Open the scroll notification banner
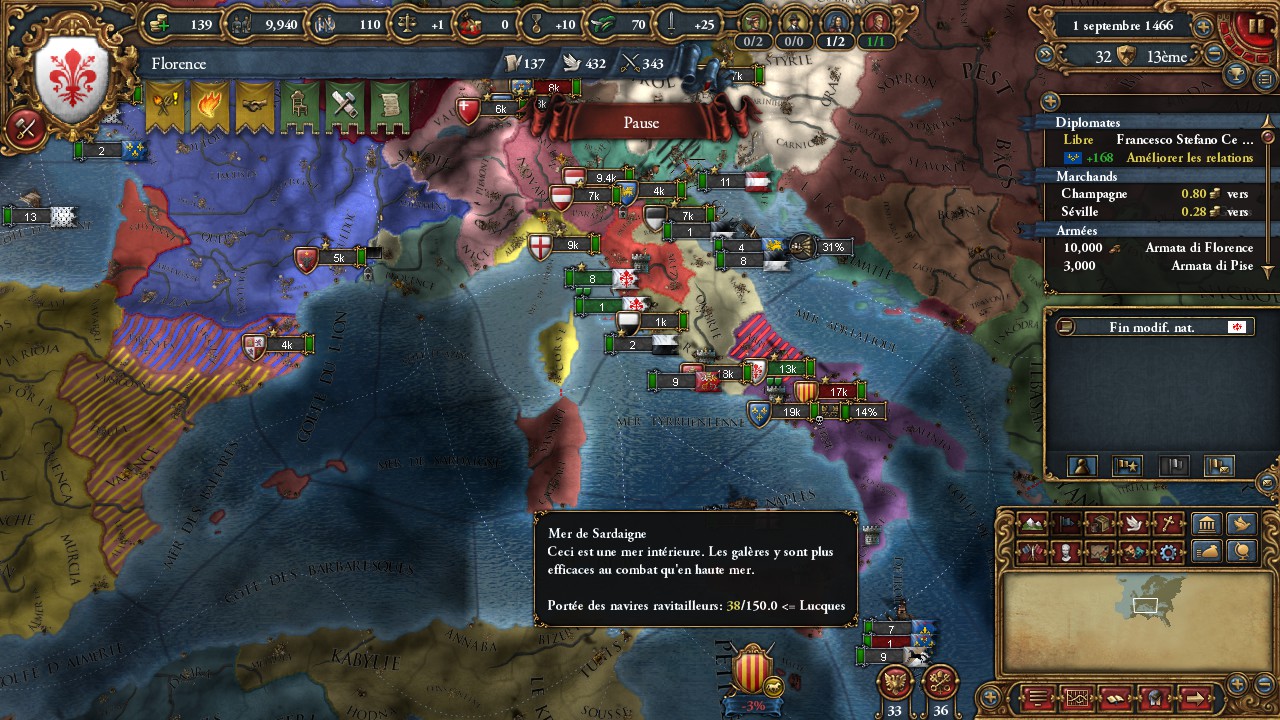Viewport: 1280px width, 720px height. click(389, 107)
